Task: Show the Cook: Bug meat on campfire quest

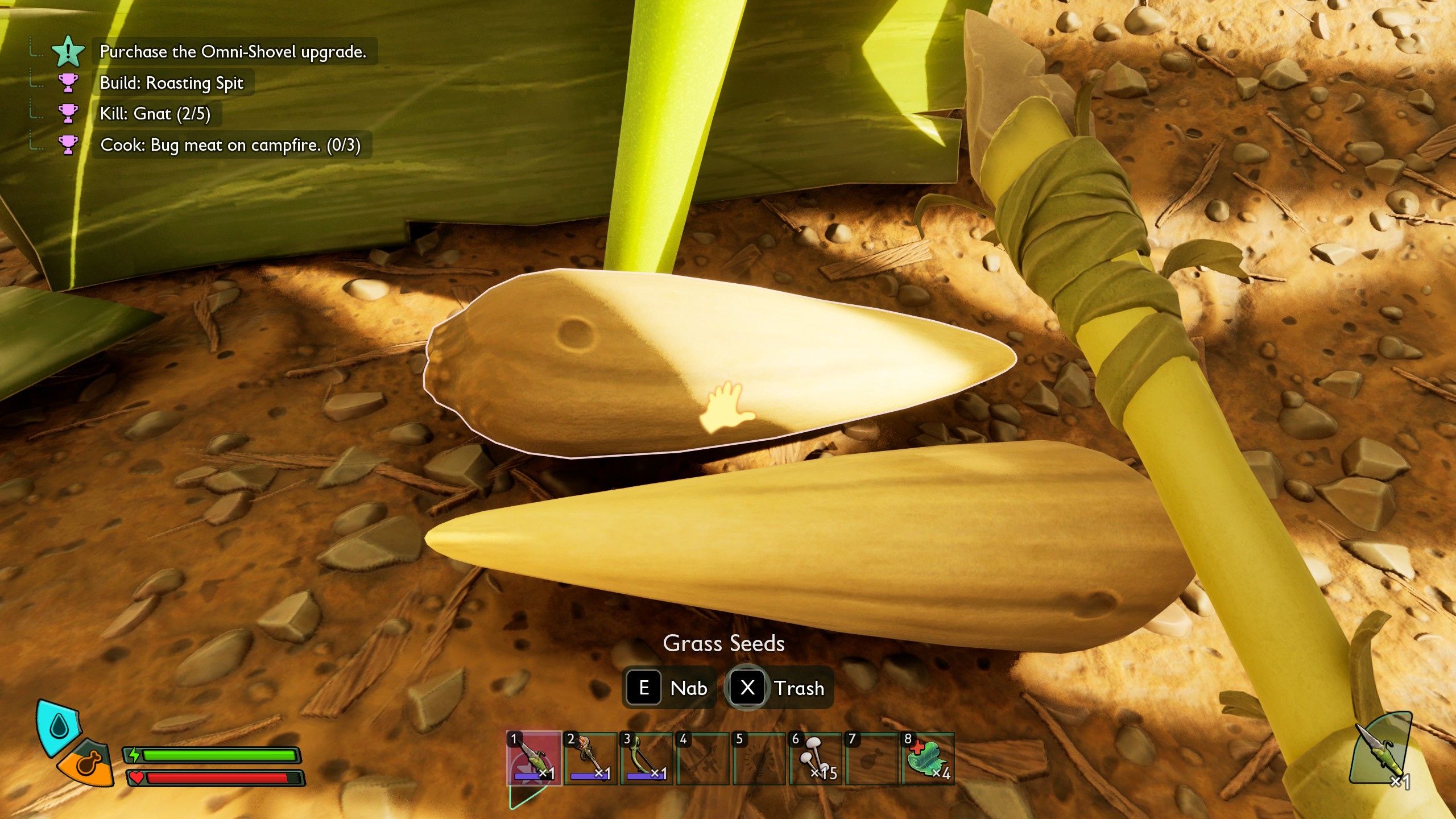Action: point(230,145)
